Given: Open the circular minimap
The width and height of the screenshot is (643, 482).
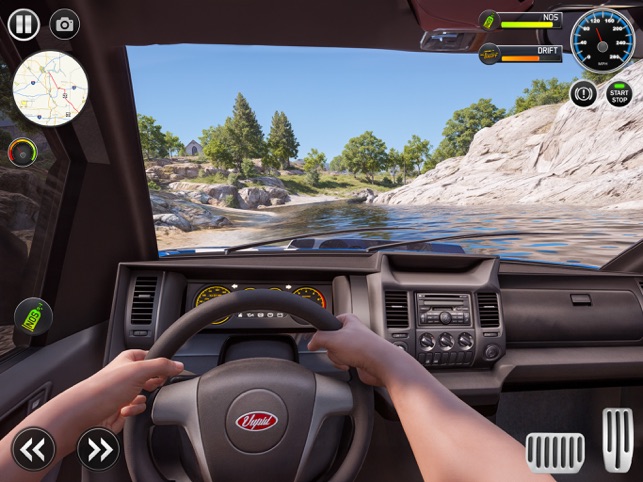Looking at the screenshot, I should (x=50, y=89).
